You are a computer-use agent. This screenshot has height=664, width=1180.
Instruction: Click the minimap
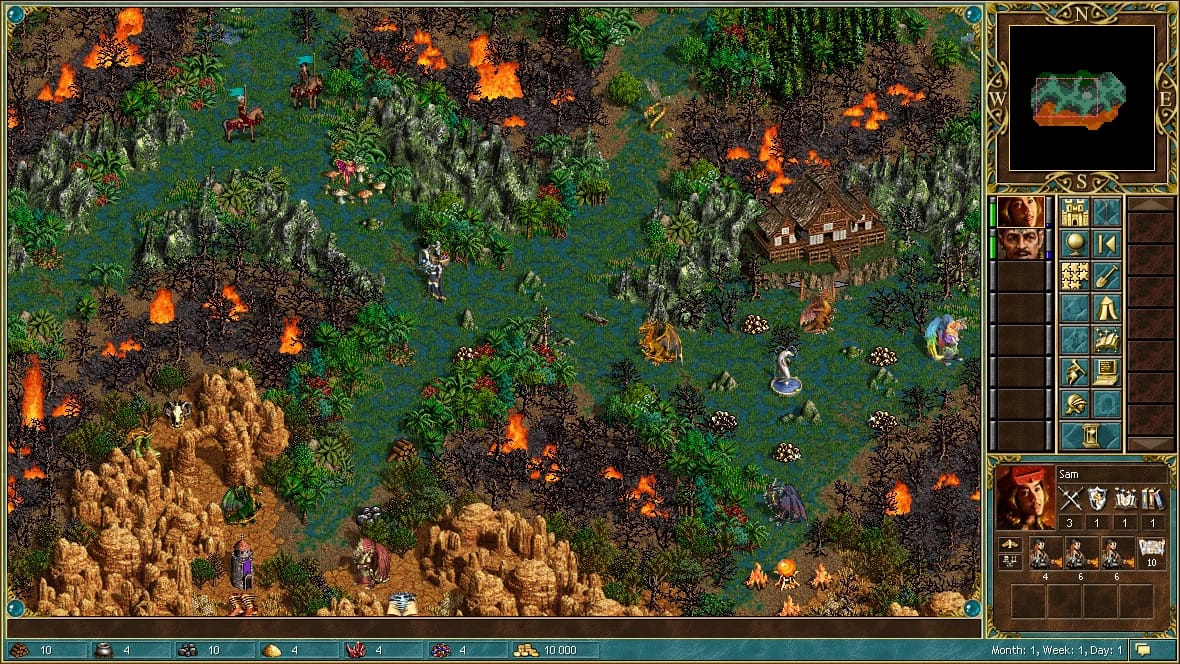pyautogui.click(x=1081, y=97)
